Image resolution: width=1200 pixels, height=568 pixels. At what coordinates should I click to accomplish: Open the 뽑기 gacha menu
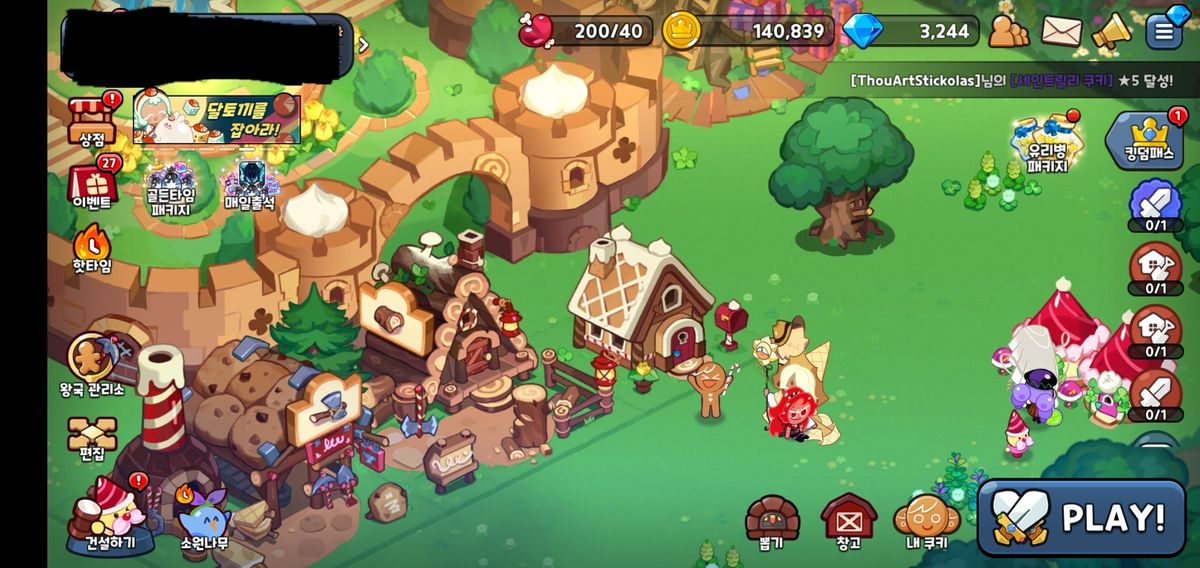(772, 521)
